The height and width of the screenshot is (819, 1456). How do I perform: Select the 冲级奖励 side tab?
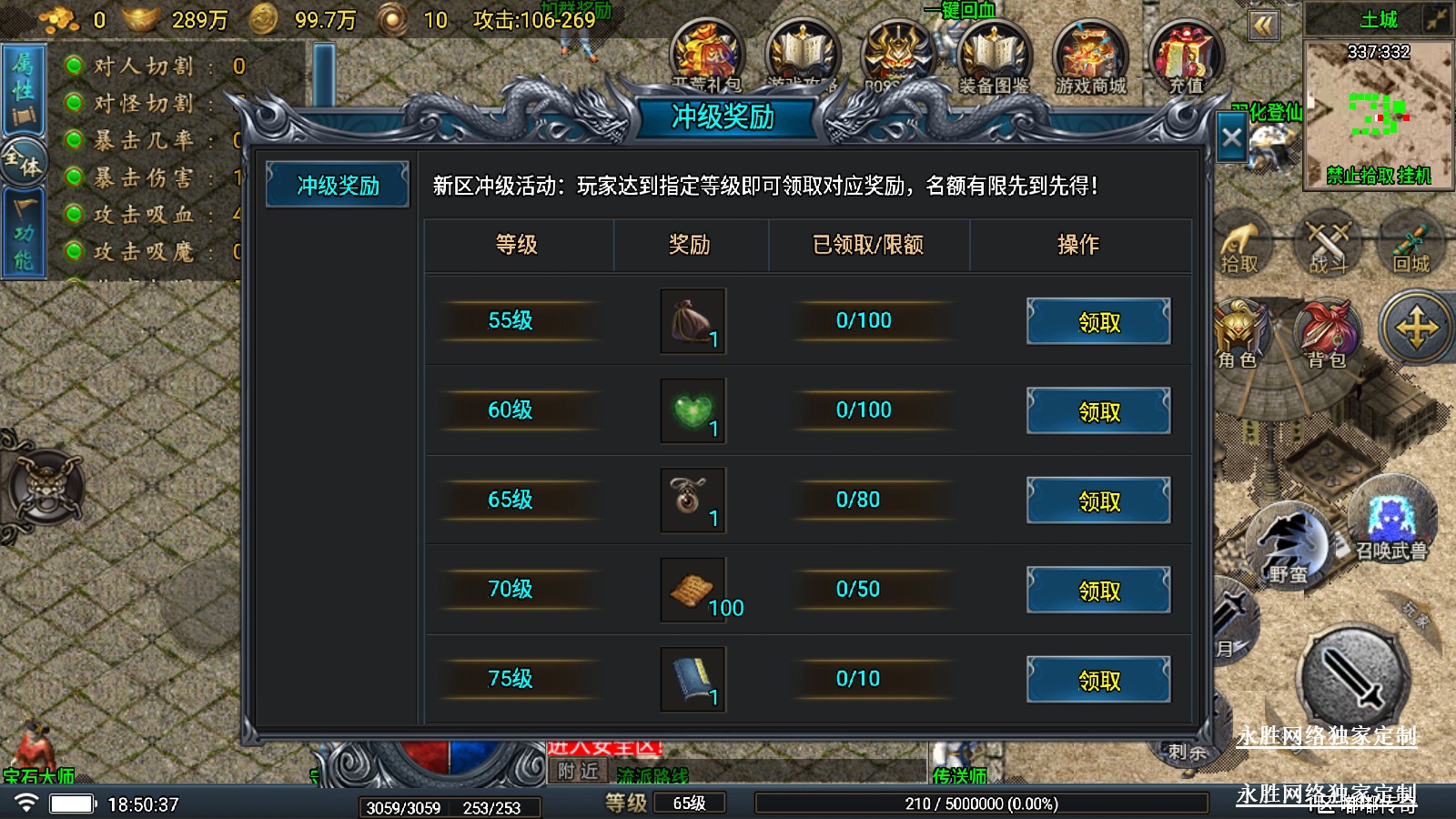338,186
